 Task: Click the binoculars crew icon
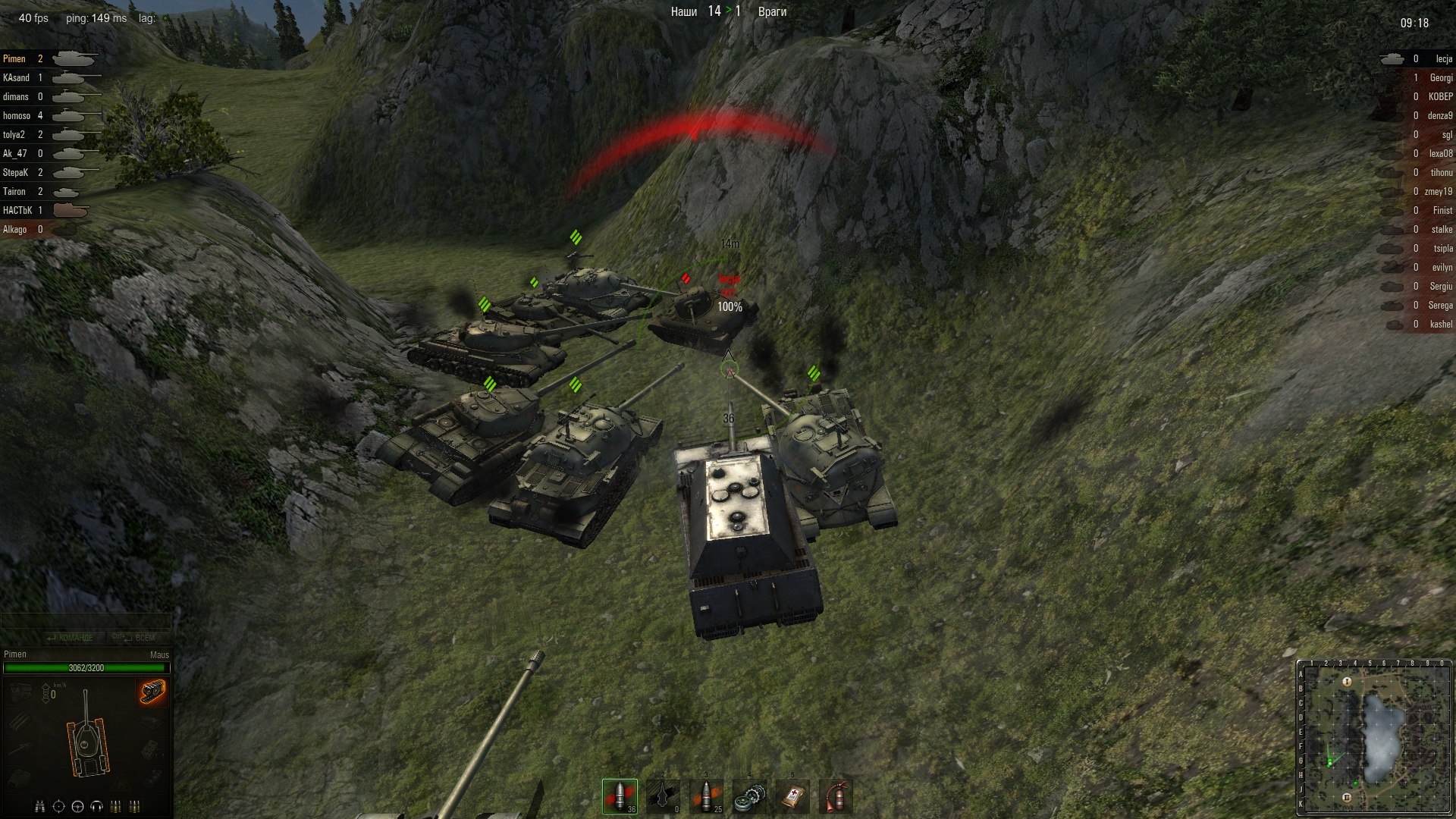click(x=40, y=806)
